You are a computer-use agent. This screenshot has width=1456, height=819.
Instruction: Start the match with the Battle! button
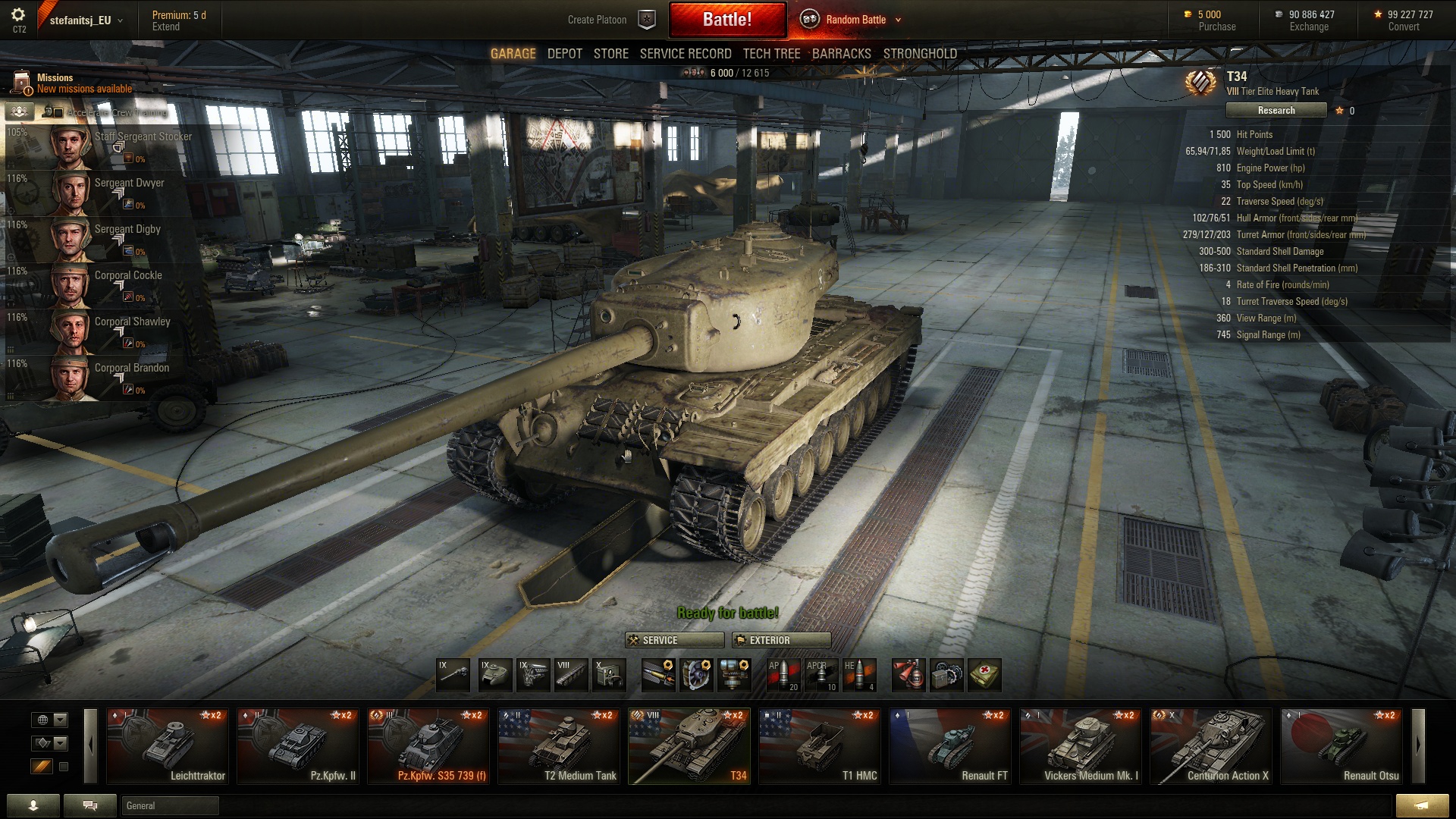click(x=727, y=20)
